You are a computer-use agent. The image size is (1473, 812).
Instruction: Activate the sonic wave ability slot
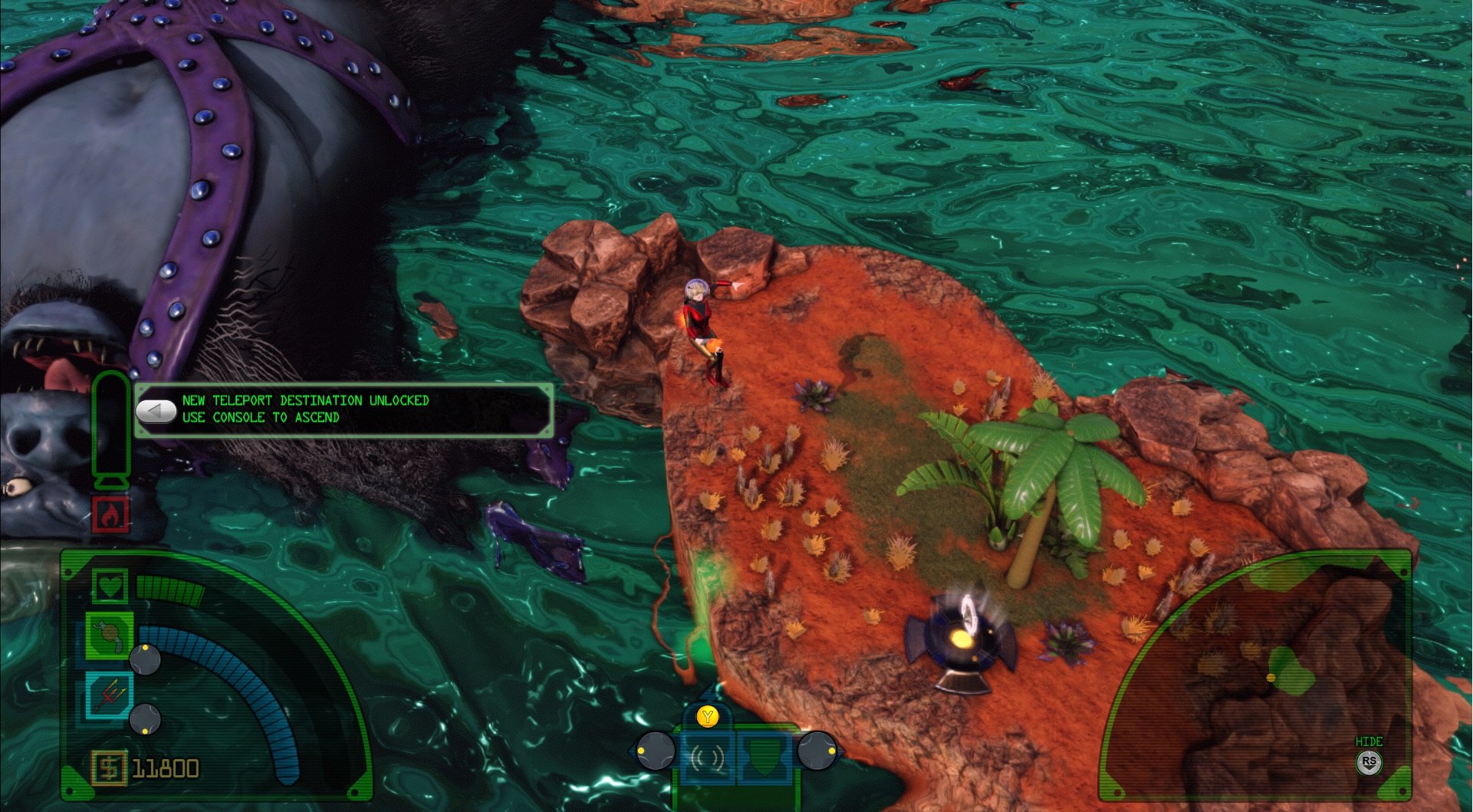click(707, 758)
